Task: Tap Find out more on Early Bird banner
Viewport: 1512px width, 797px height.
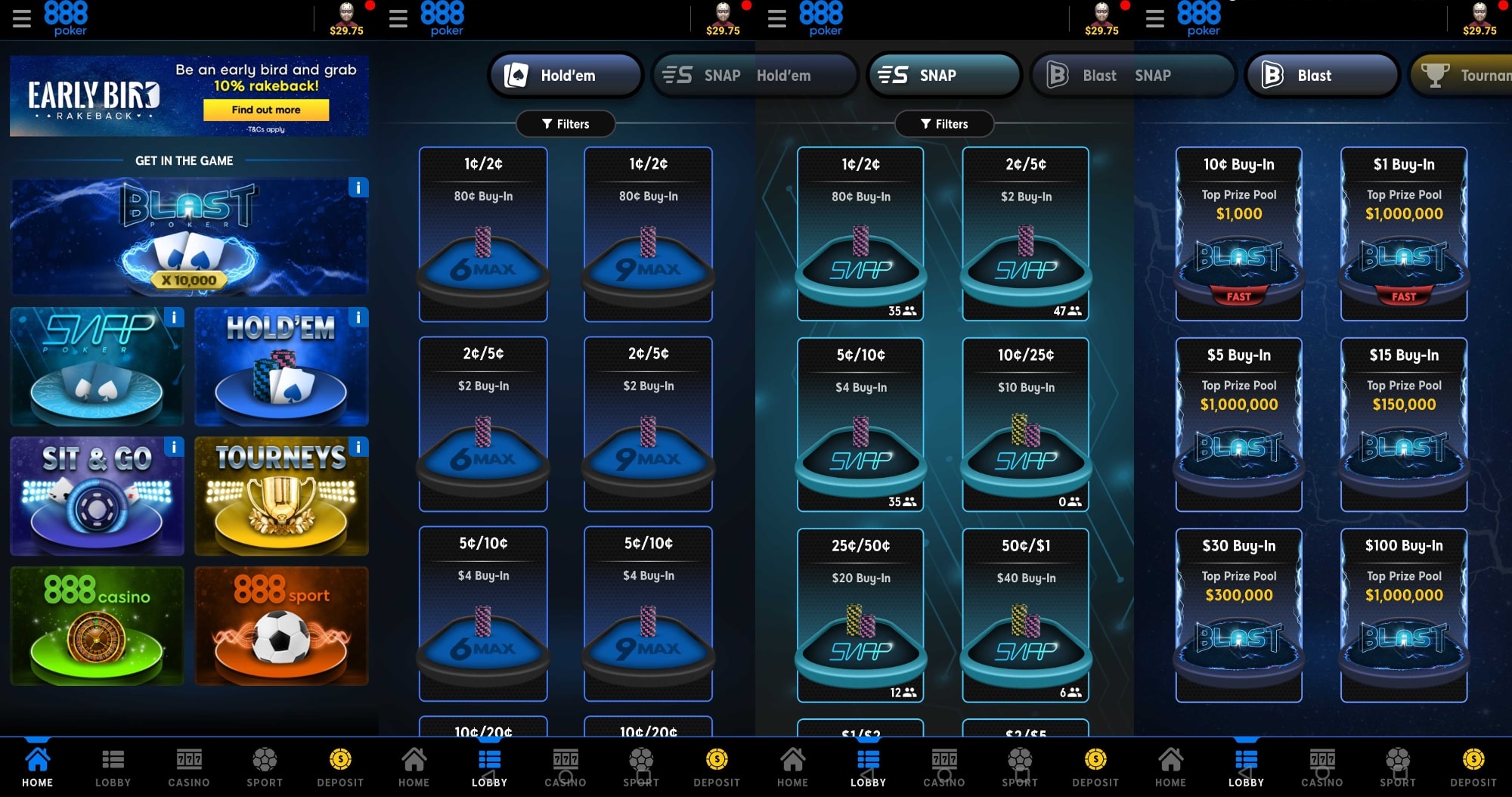Action: [266, 110]
